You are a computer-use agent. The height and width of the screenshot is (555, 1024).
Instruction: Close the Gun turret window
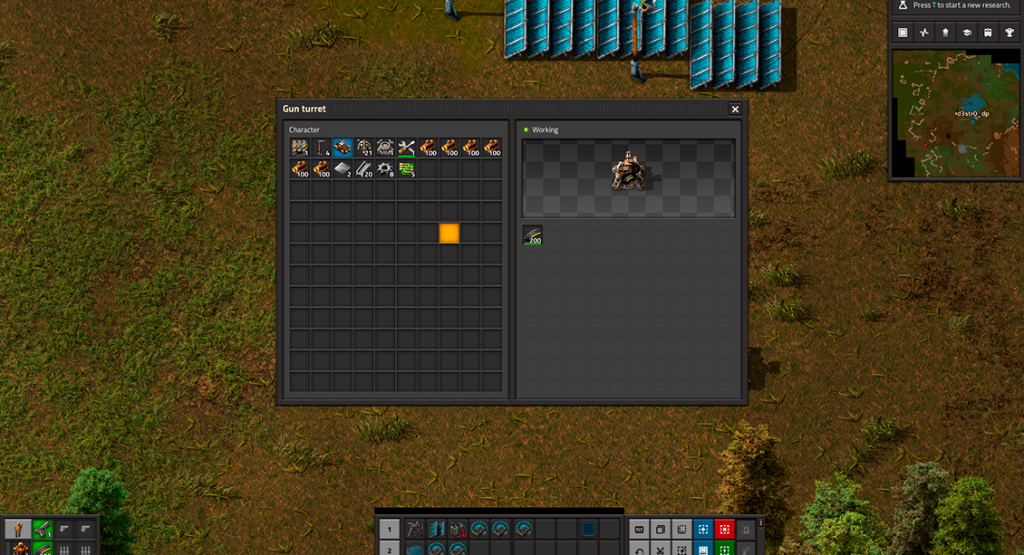point(735,109)
